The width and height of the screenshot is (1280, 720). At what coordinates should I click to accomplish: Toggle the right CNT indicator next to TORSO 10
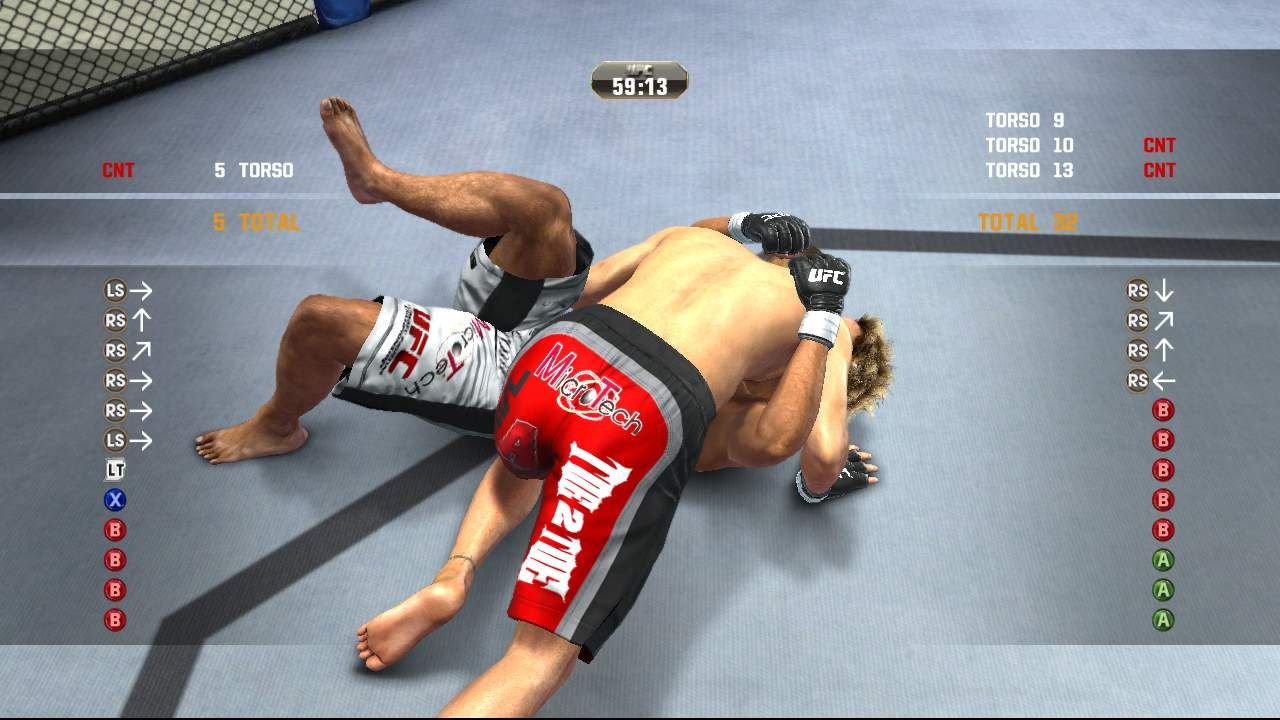pyautogui.click(x=1158, y=145)
